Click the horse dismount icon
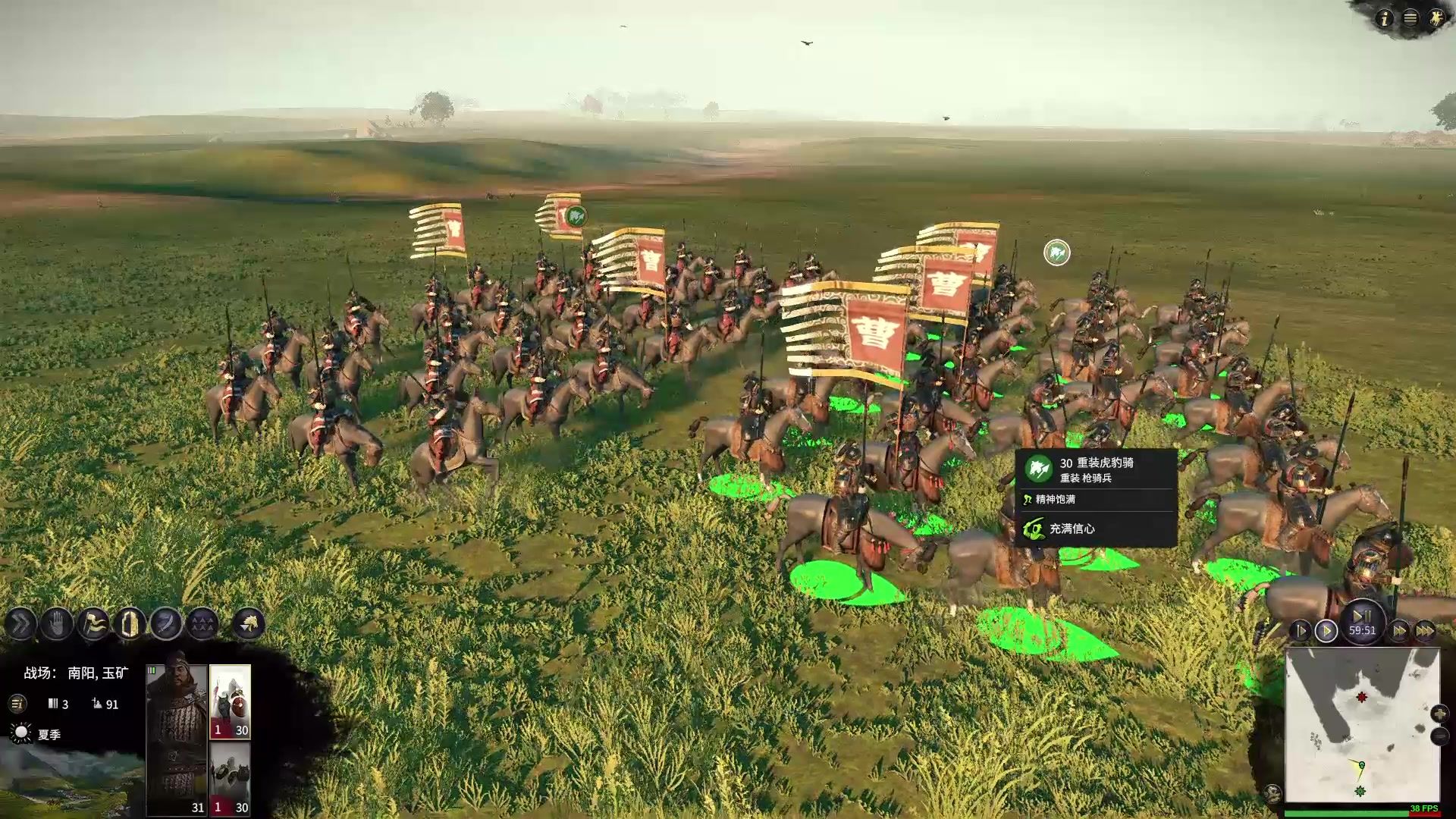1456x819 pixels. point(249,624)
